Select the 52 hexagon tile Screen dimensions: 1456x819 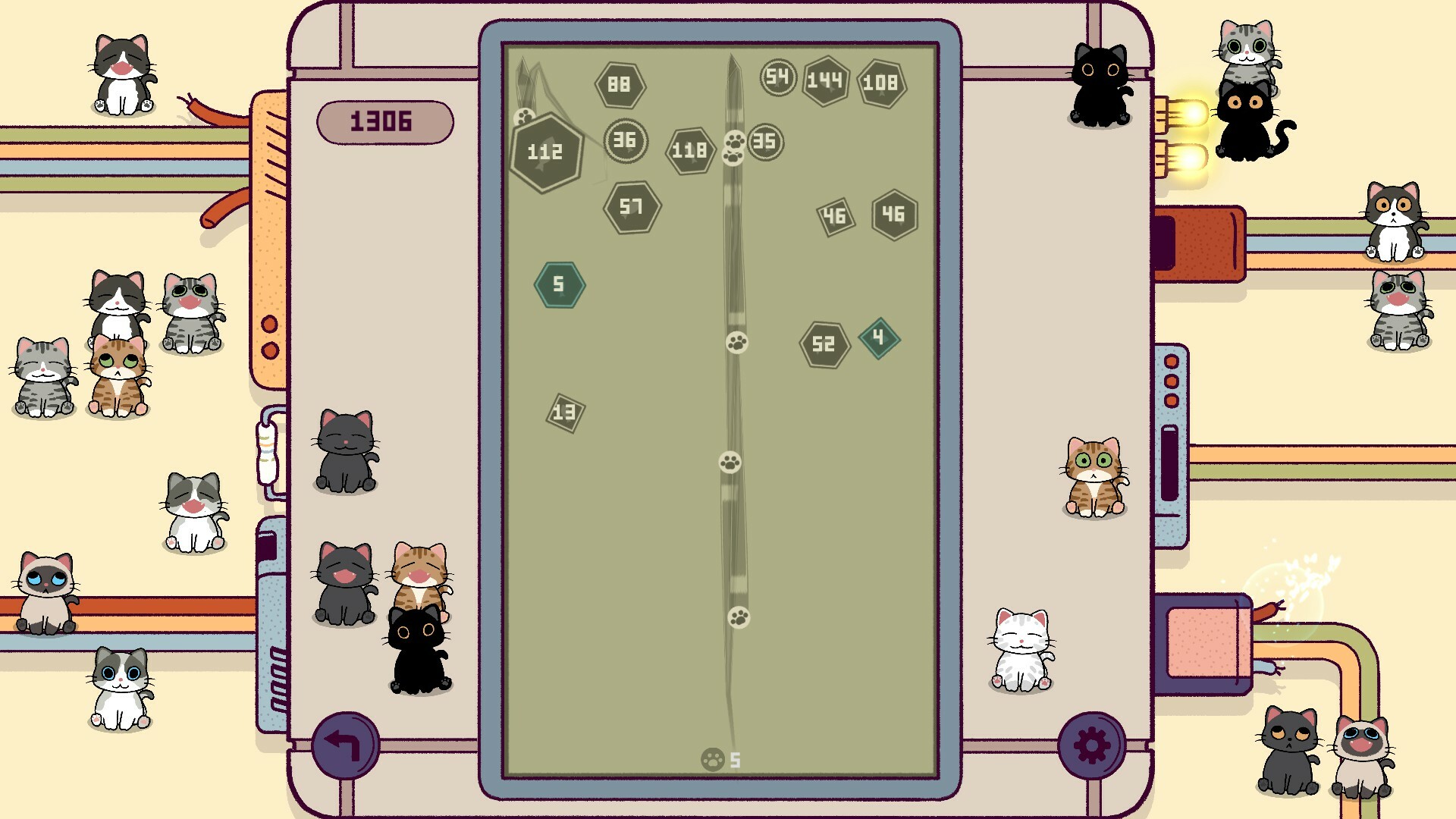[x=823, y=343]
